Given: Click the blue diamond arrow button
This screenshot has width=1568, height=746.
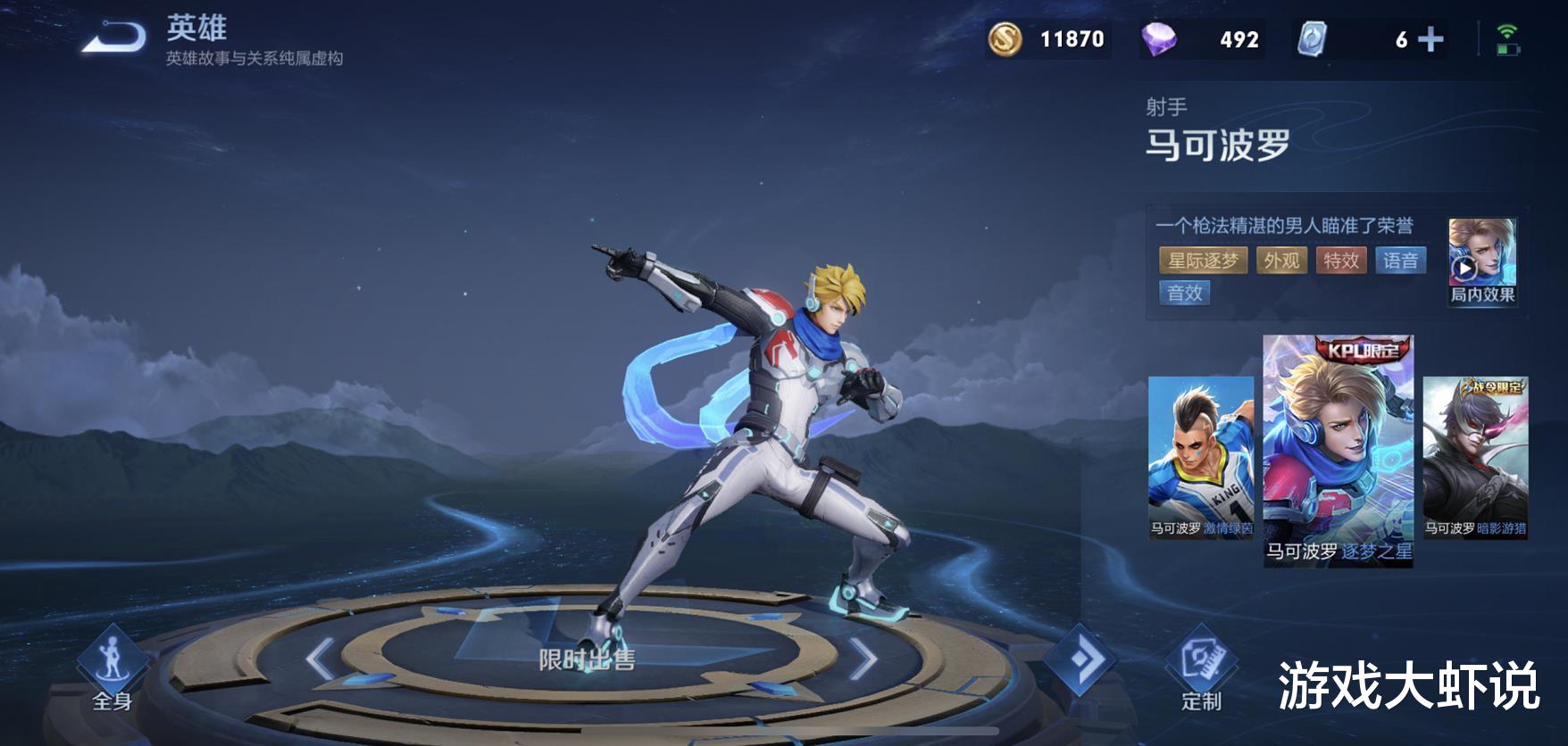Looking at the screenshot, I should [x=1080, y=661].
